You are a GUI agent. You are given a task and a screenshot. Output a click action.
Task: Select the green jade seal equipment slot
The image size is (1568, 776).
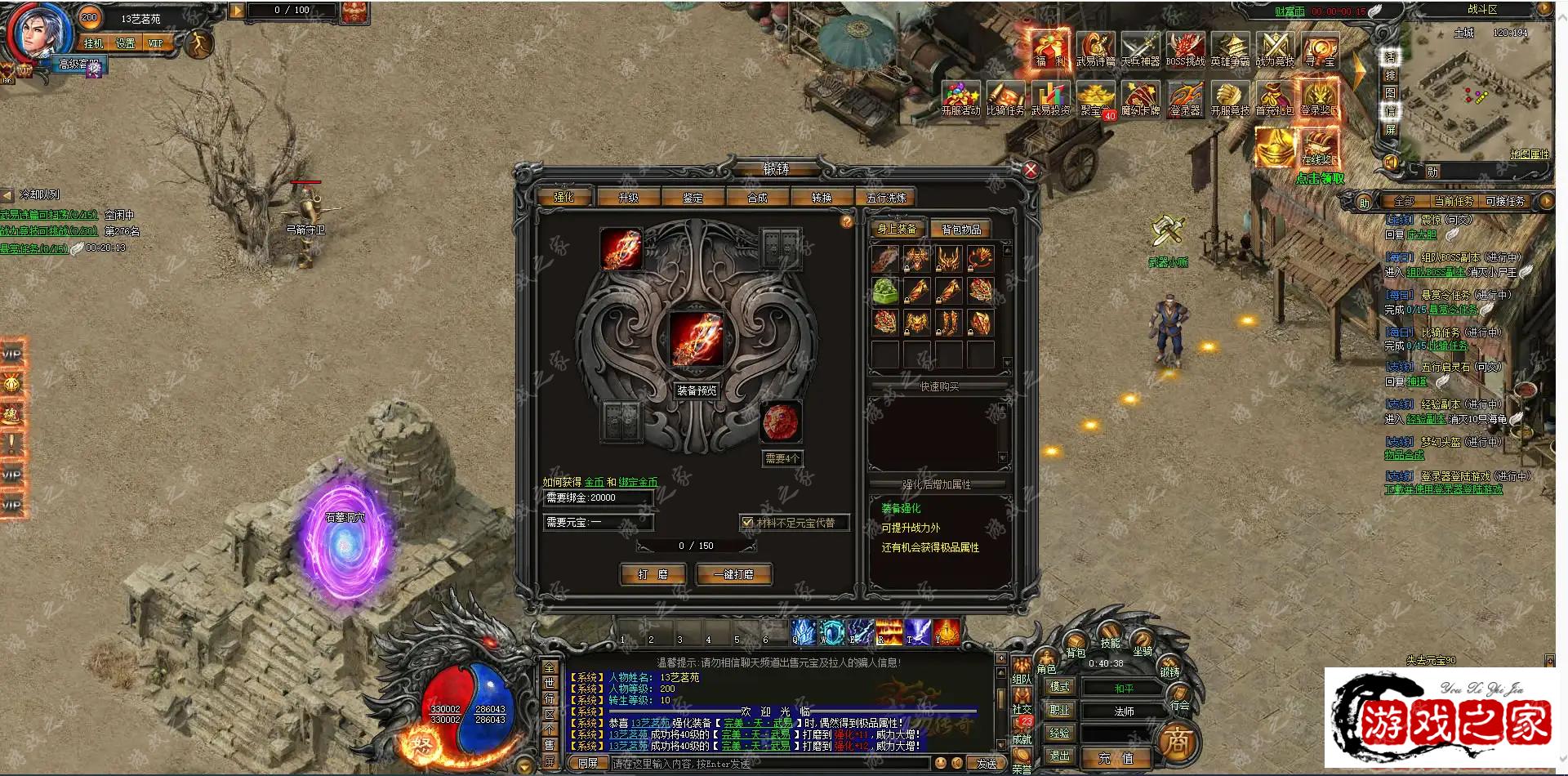pyautogui.click(x=885, y=290)
